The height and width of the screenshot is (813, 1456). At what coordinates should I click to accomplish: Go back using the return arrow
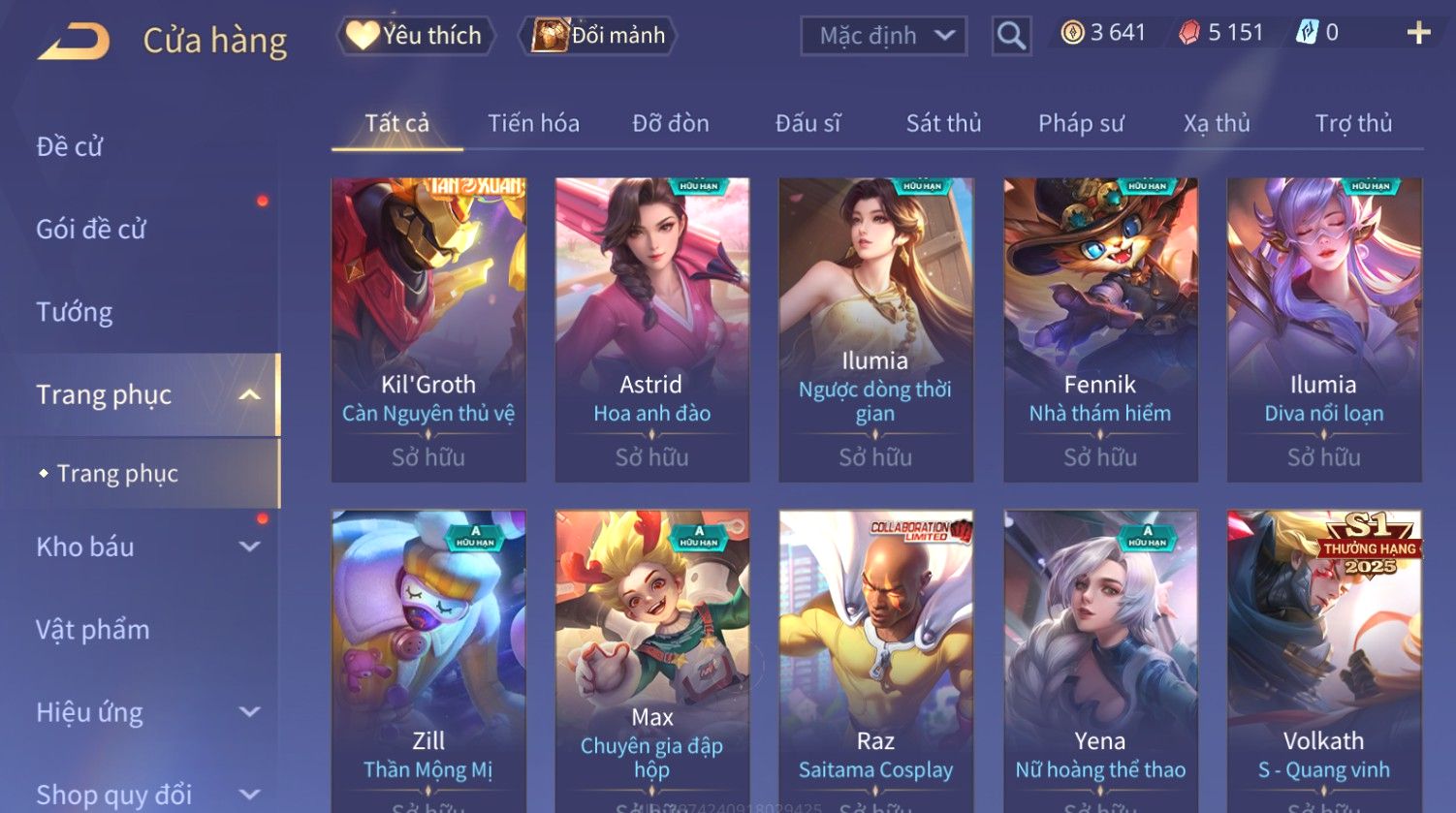74,42
